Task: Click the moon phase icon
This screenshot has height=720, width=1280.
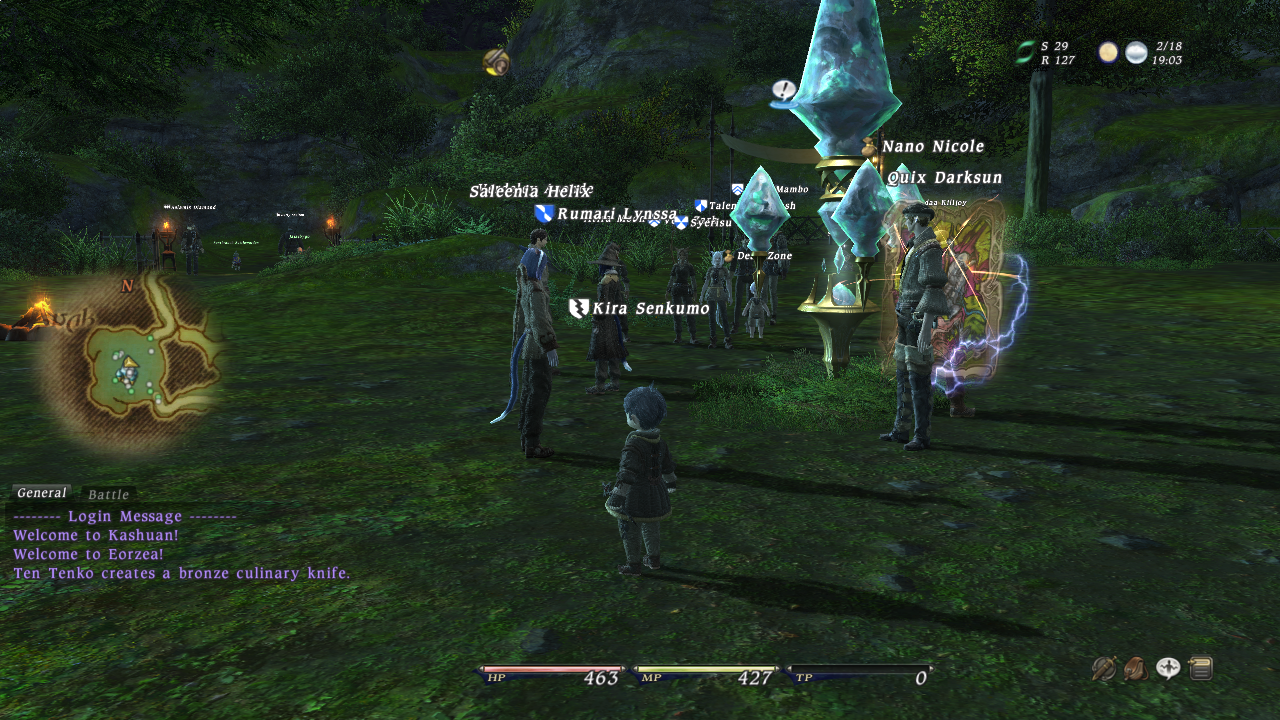Action: pos(1108,53)
